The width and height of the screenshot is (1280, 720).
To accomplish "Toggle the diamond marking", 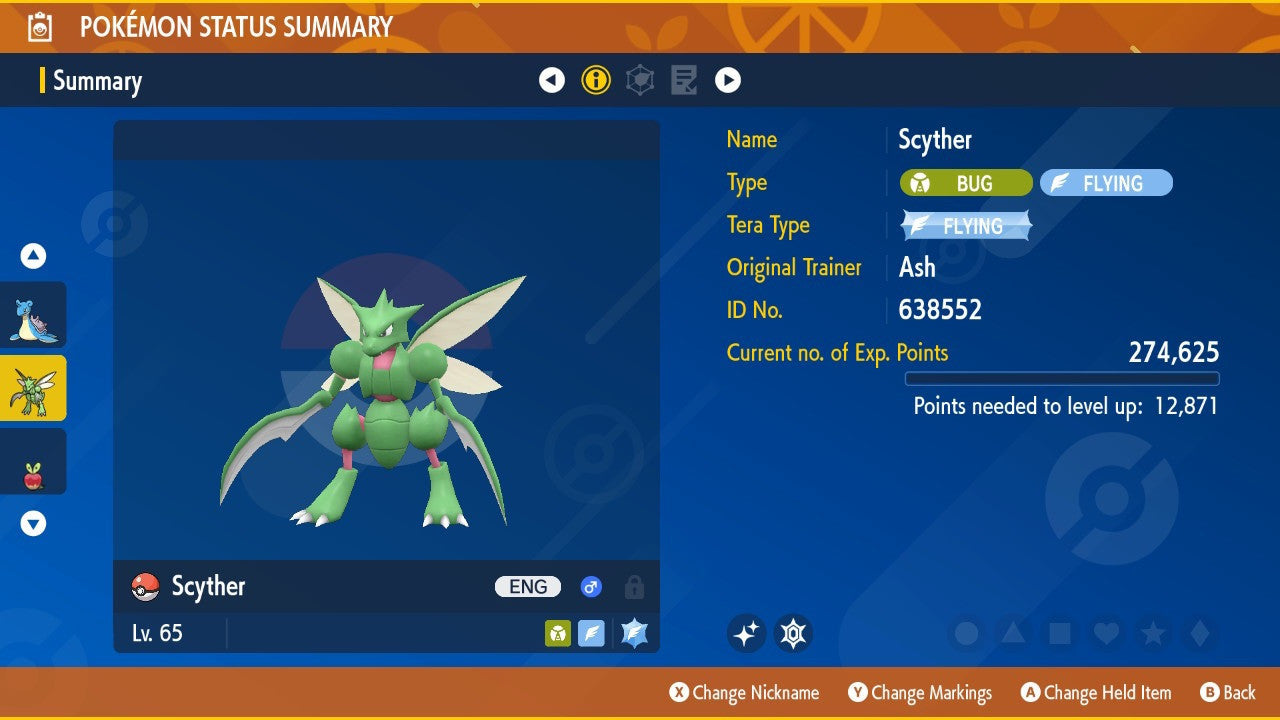I will 1197,633.
